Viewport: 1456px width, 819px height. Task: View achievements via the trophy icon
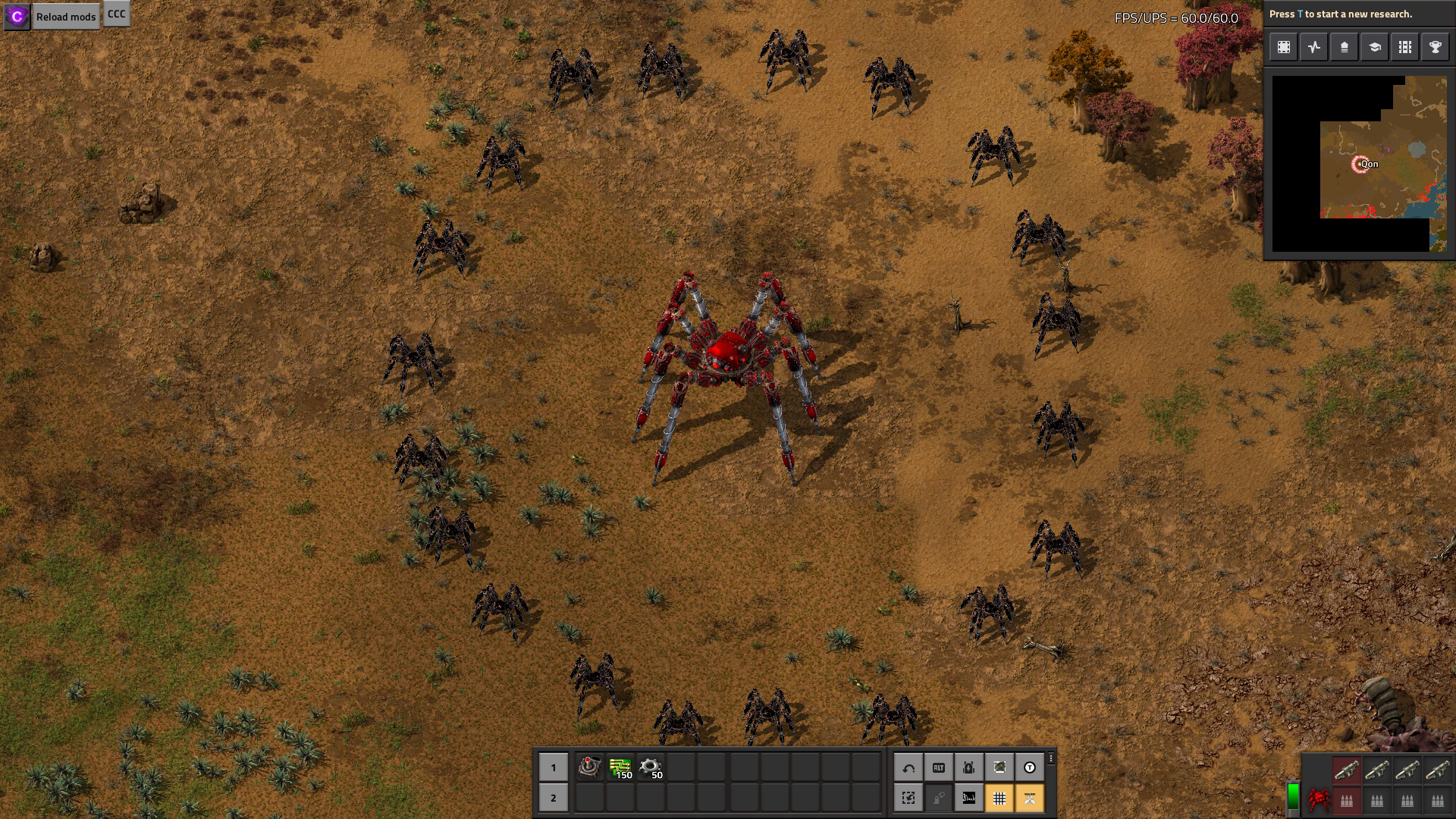tap(1436, 47)
